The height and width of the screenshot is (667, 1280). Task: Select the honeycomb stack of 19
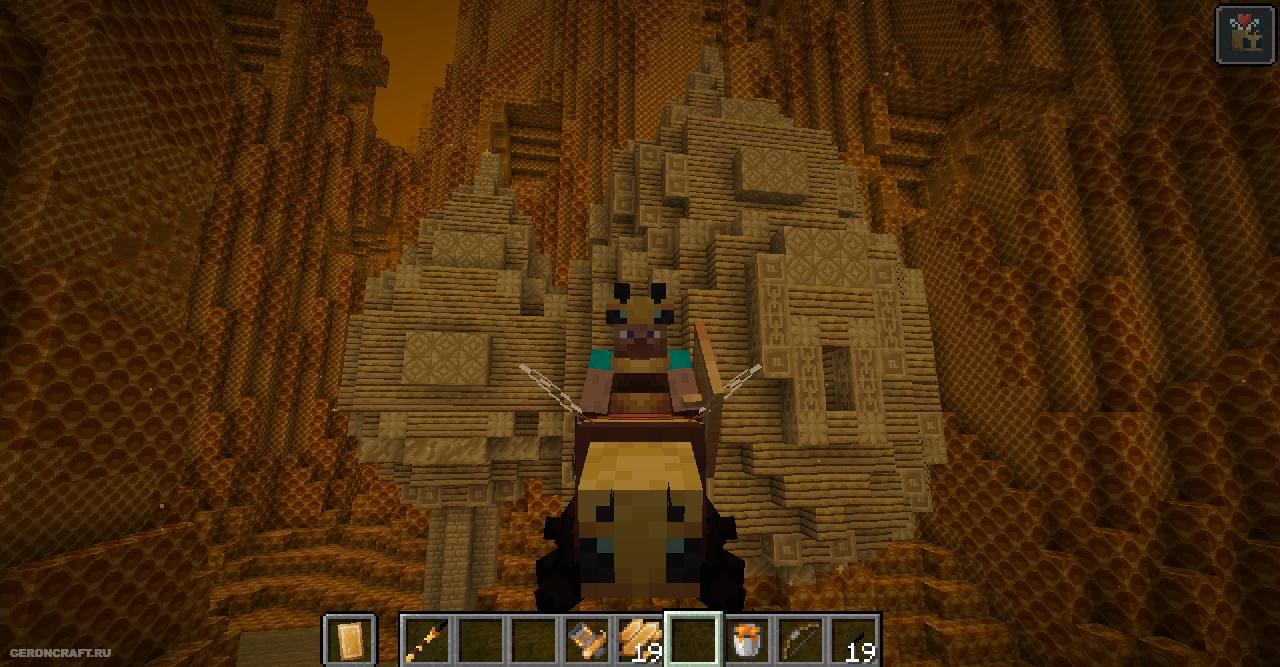coord(640,640)
